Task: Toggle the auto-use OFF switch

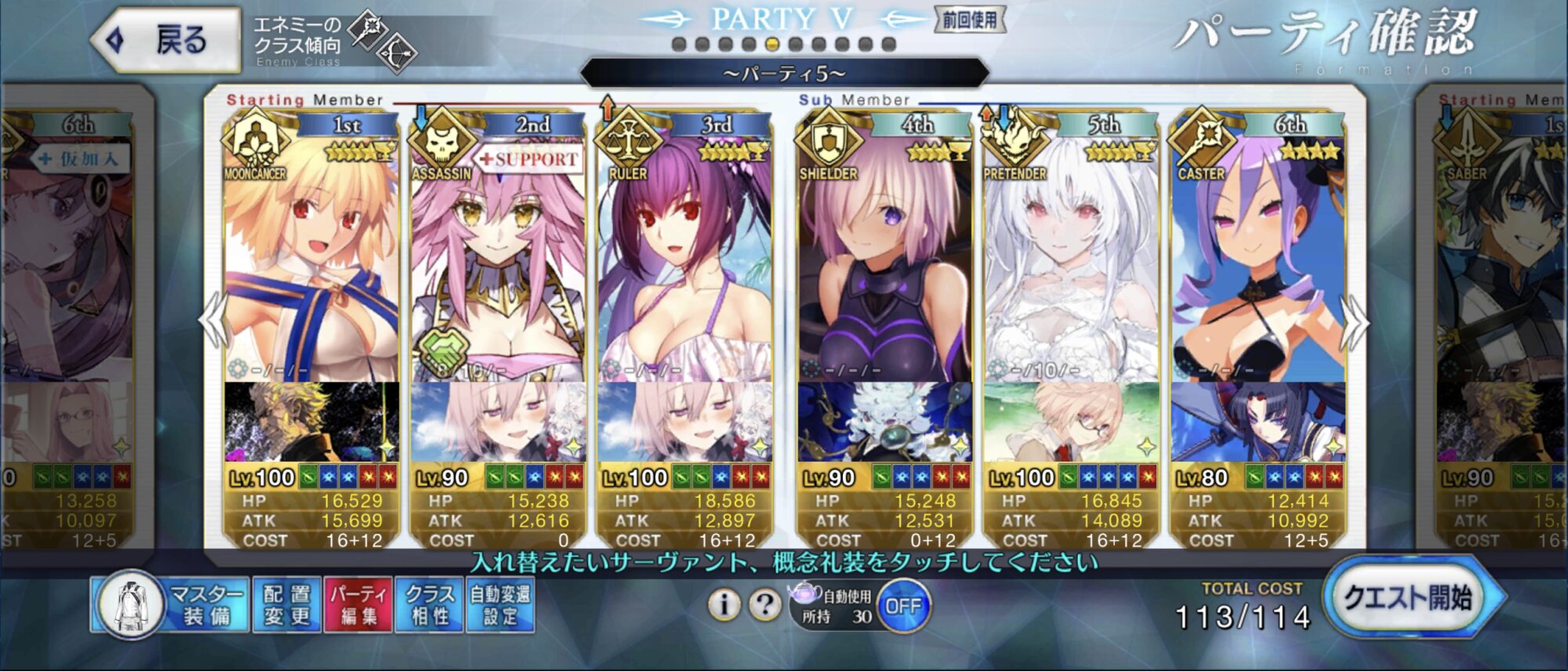Action: coord(903,606)
